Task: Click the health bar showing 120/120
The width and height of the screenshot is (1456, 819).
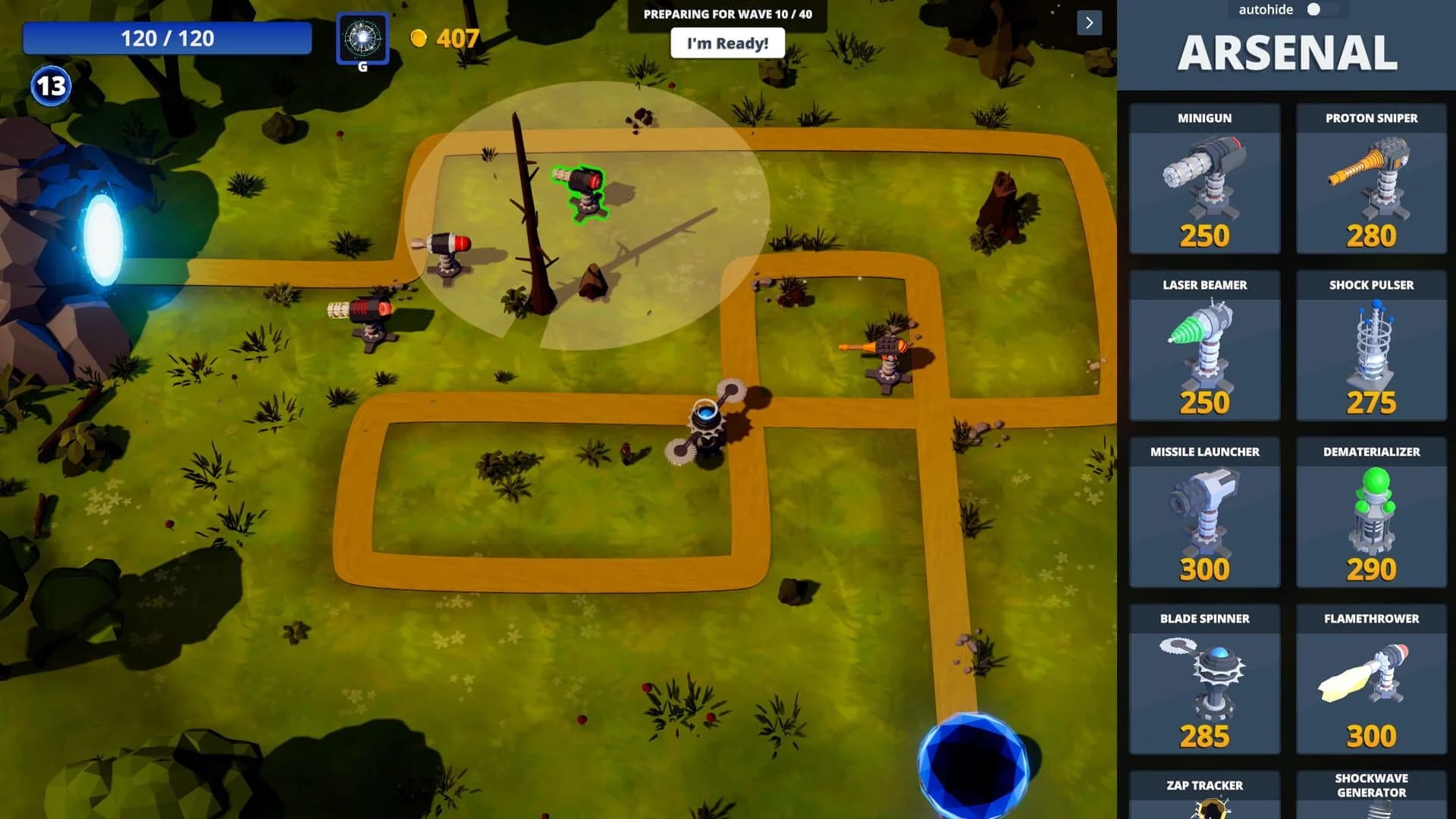Action: (x=168, y=38)
